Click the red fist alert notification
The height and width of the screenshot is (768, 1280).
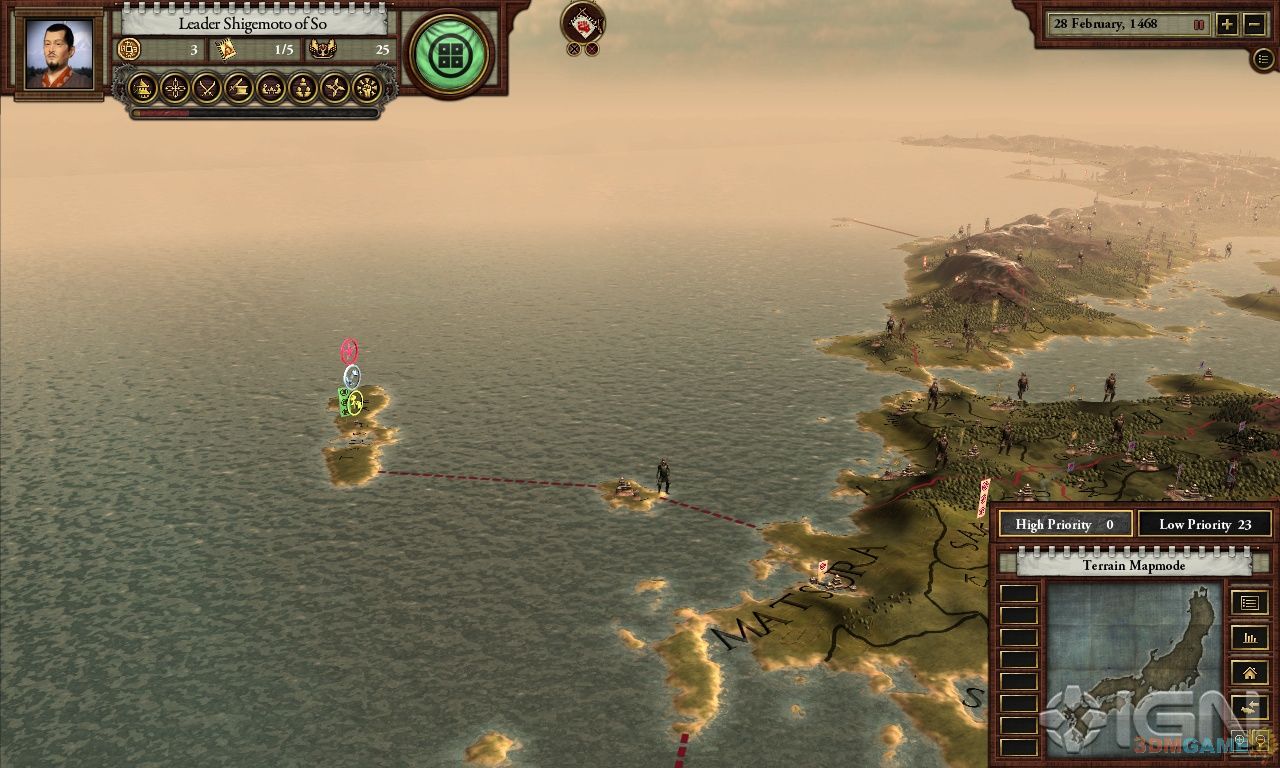pyautogui.click(x=582, y=22)
